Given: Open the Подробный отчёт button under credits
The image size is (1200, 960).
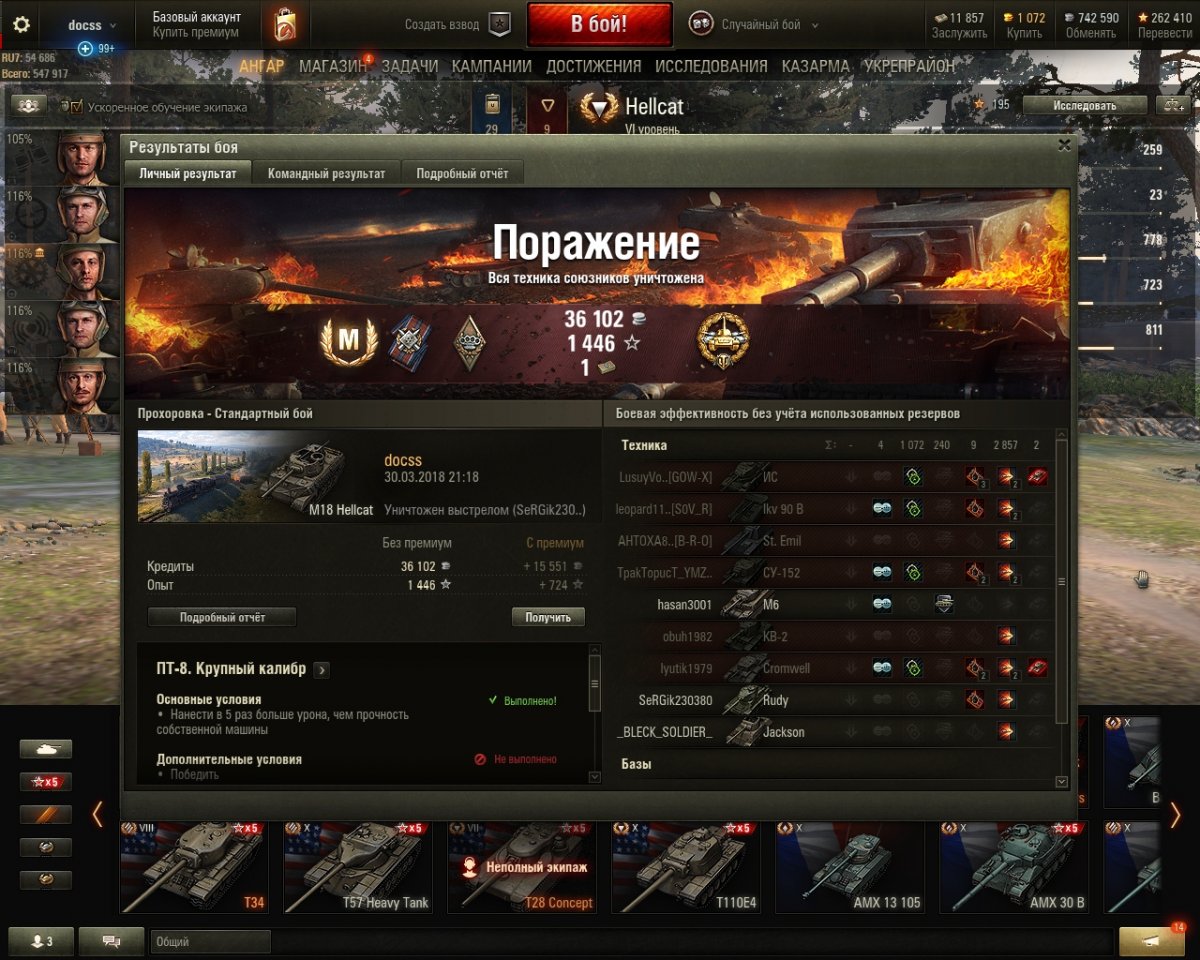Looking at the screenshot, I should click(x=222, y=617).
